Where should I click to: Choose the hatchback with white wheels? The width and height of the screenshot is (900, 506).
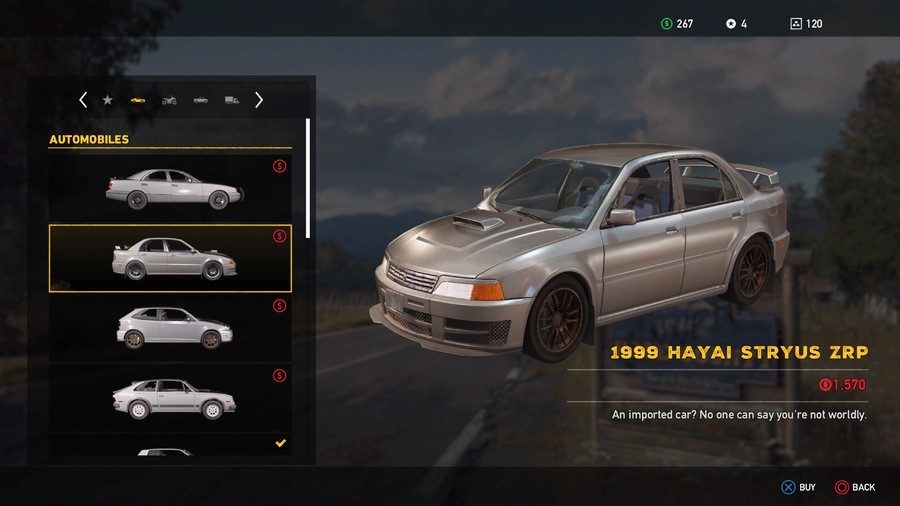coord(170,397)
